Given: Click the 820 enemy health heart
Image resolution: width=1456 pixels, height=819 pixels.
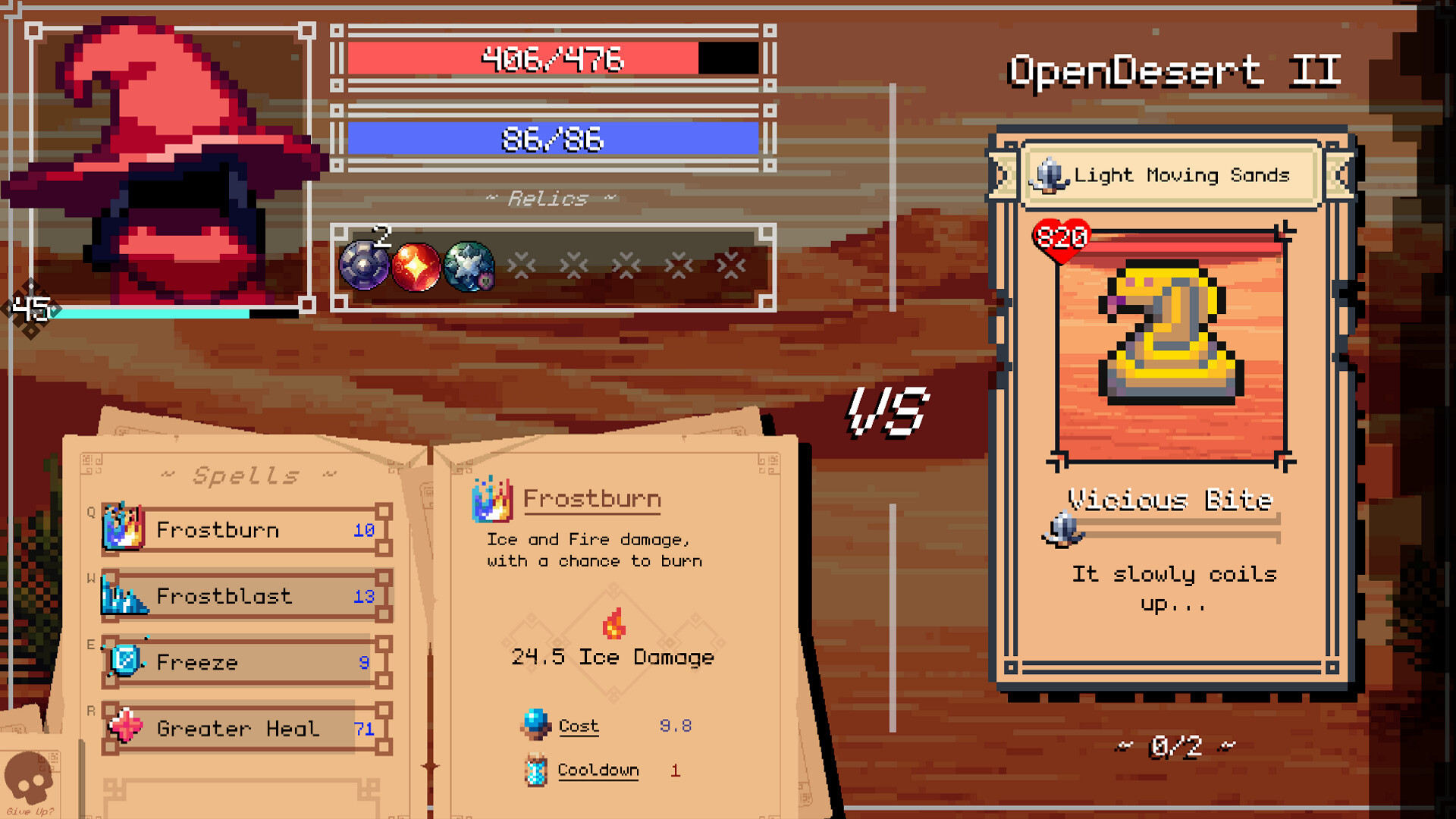Looking at the screenshot, I should click(1062, 237).
